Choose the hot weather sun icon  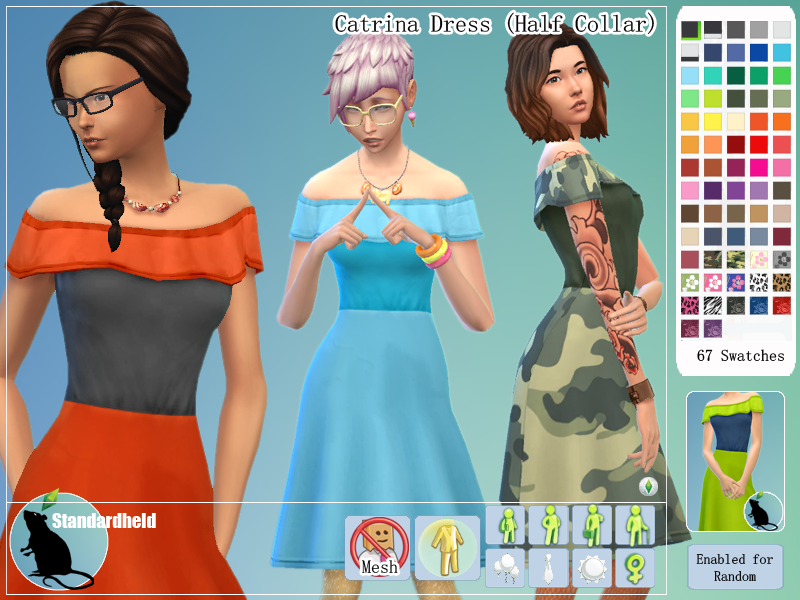(x=592, y=567)
